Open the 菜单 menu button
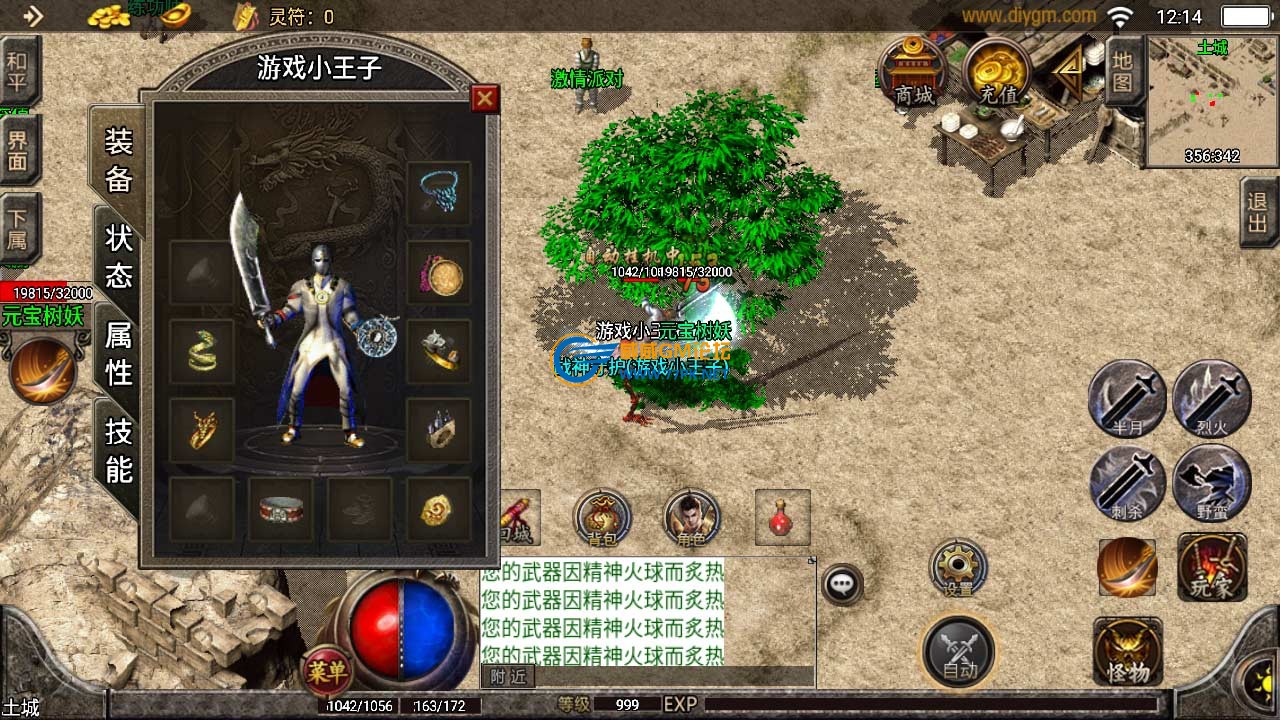Screen dimensions: 1280x720 coord(326,671)
